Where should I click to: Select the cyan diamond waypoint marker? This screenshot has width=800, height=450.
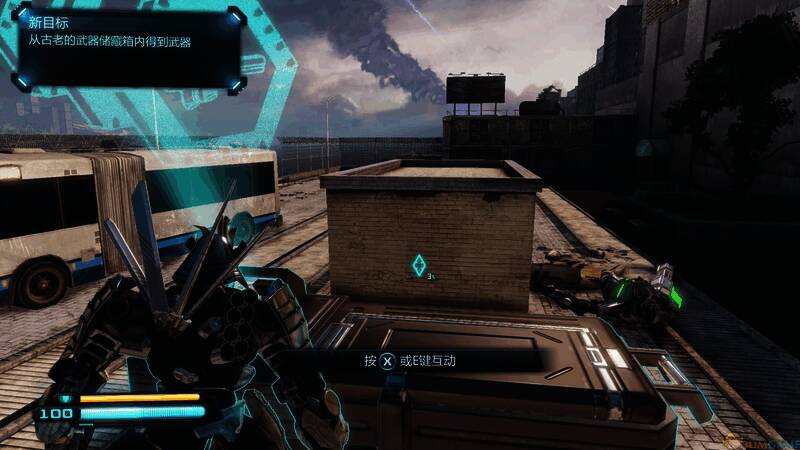(419, 265)
